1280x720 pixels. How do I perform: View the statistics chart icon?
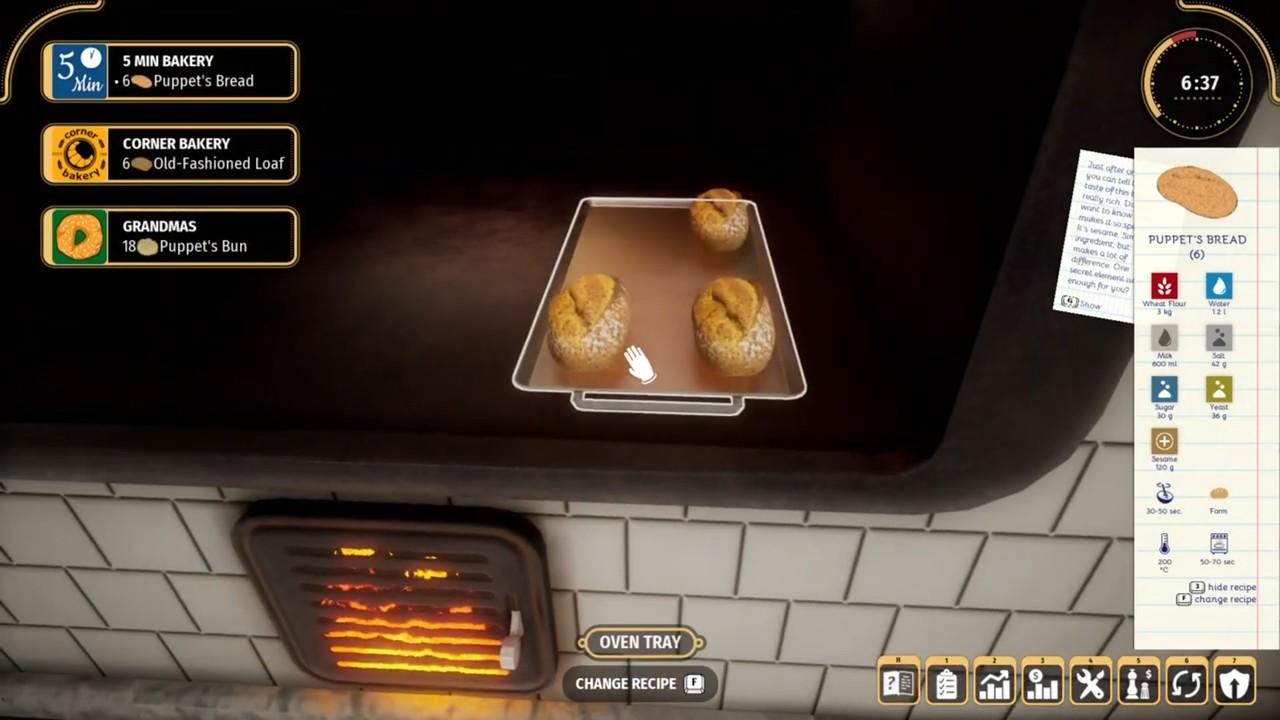tap(995, 681)
